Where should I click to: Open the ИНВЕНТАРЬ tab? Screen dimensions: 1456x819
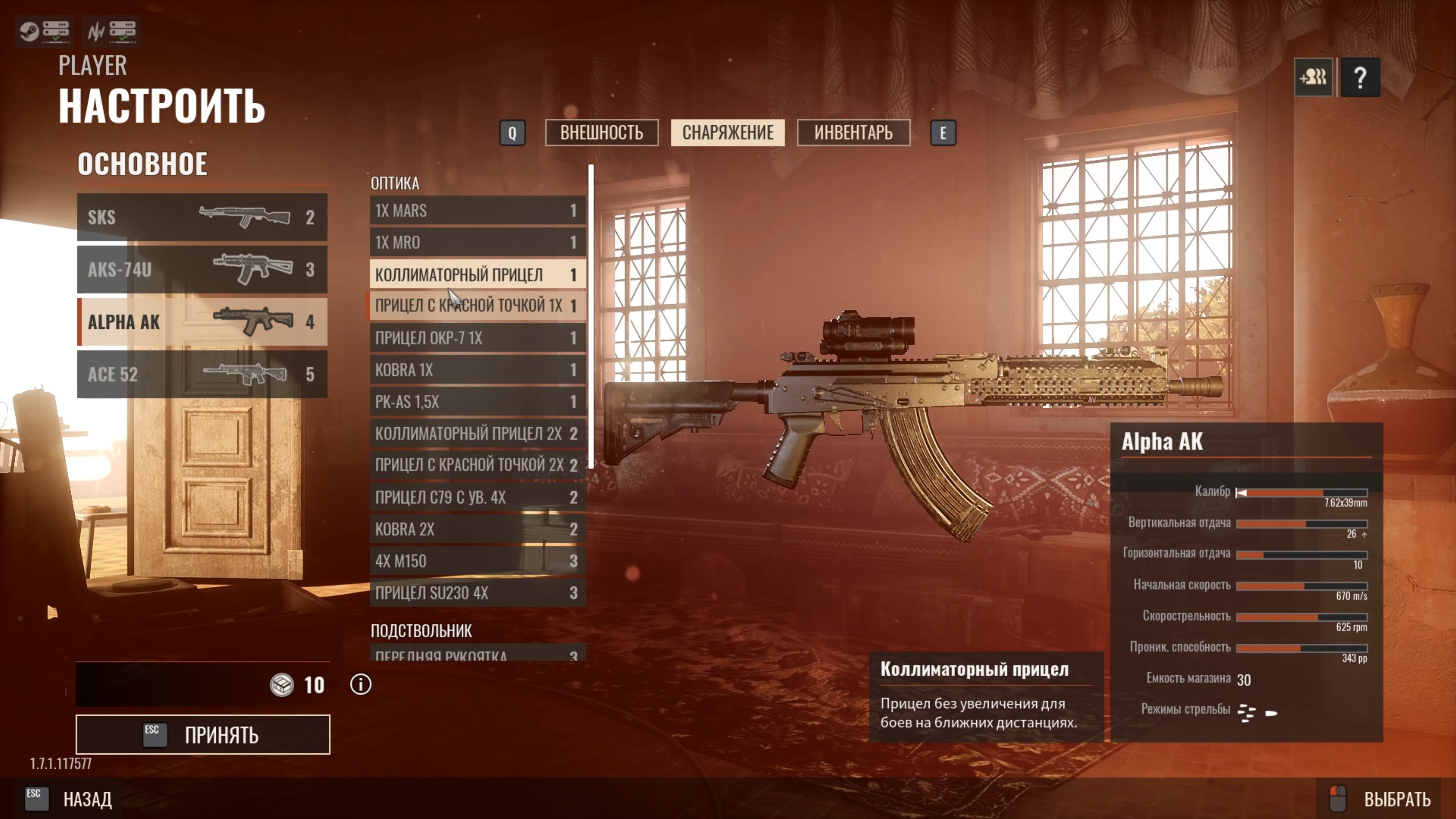853,133
